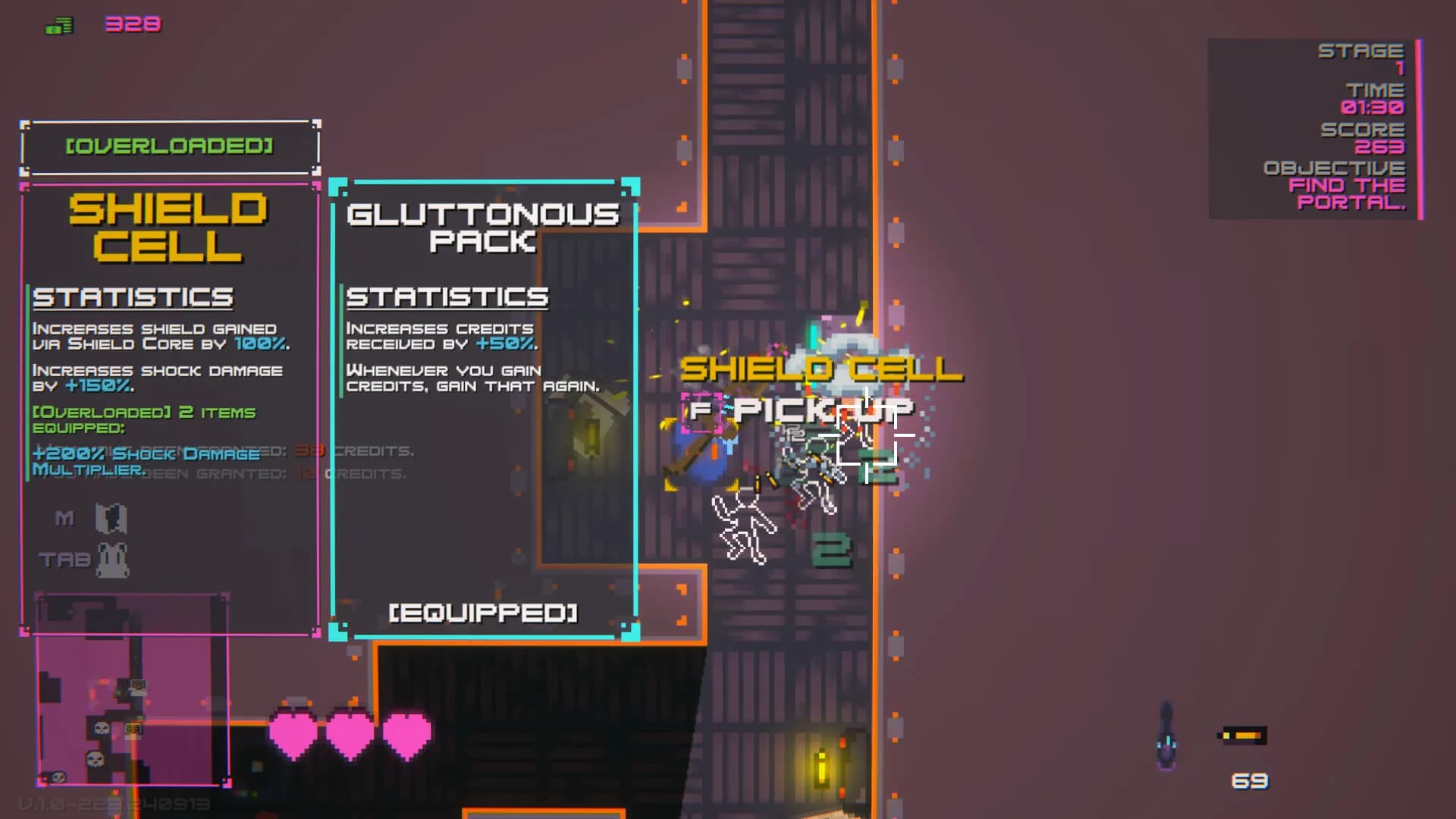This screenshot has width=1456, height=819.
Task: Expand the Gluttonous Pack STATISTICS section
Action: pos(447,297)
